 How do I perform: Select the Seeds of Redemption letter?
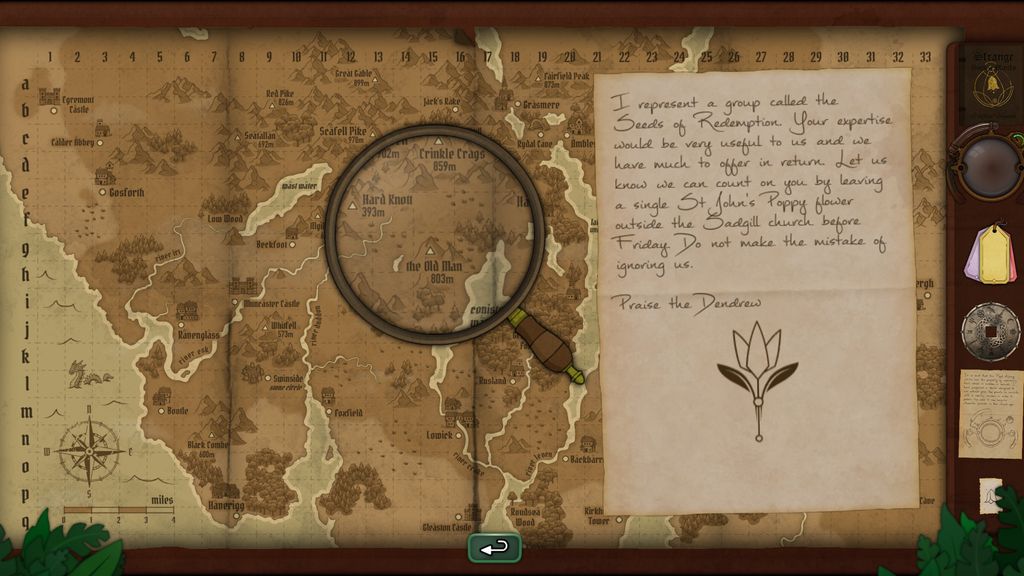(755, 290)
